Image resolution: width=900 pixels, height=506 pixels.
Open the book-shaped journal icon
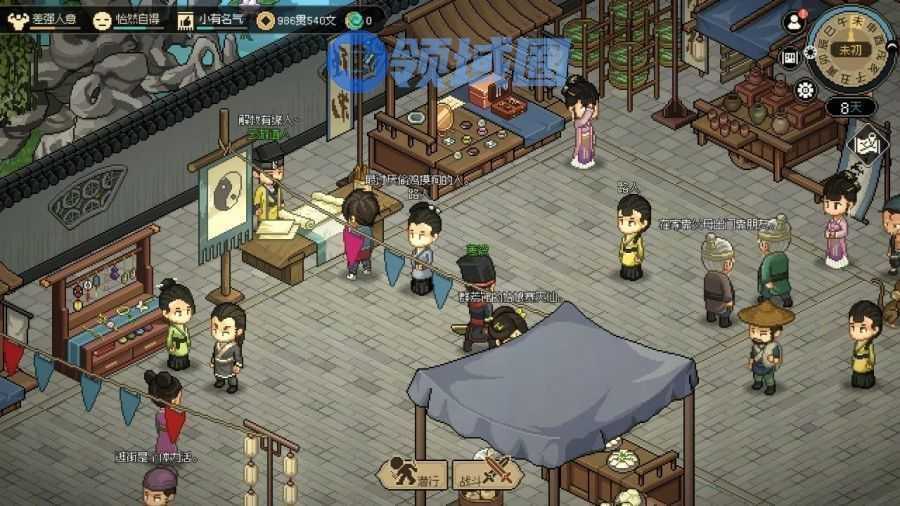click(x=790, y=57)
